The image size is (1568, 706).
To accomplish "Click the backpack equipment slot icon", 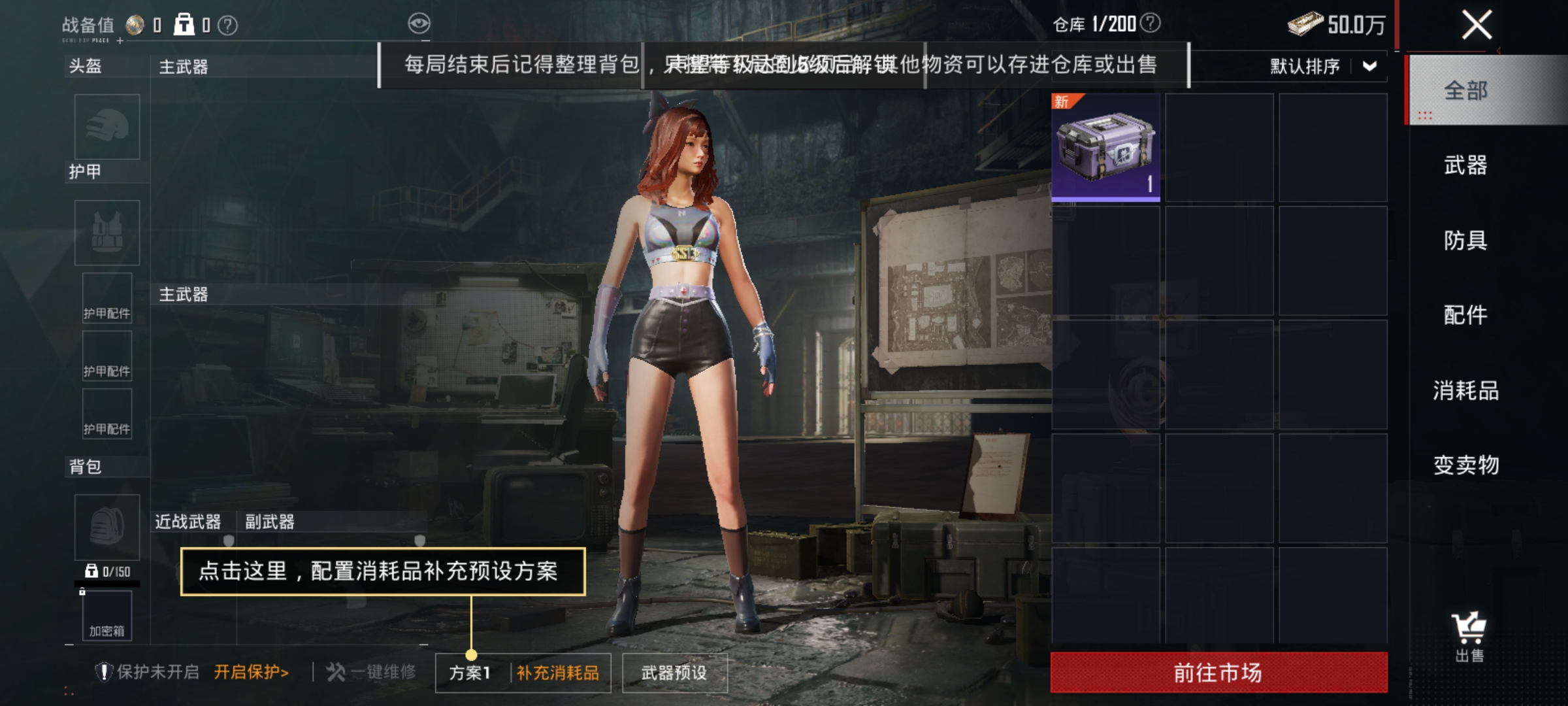I will coord(106,527).
